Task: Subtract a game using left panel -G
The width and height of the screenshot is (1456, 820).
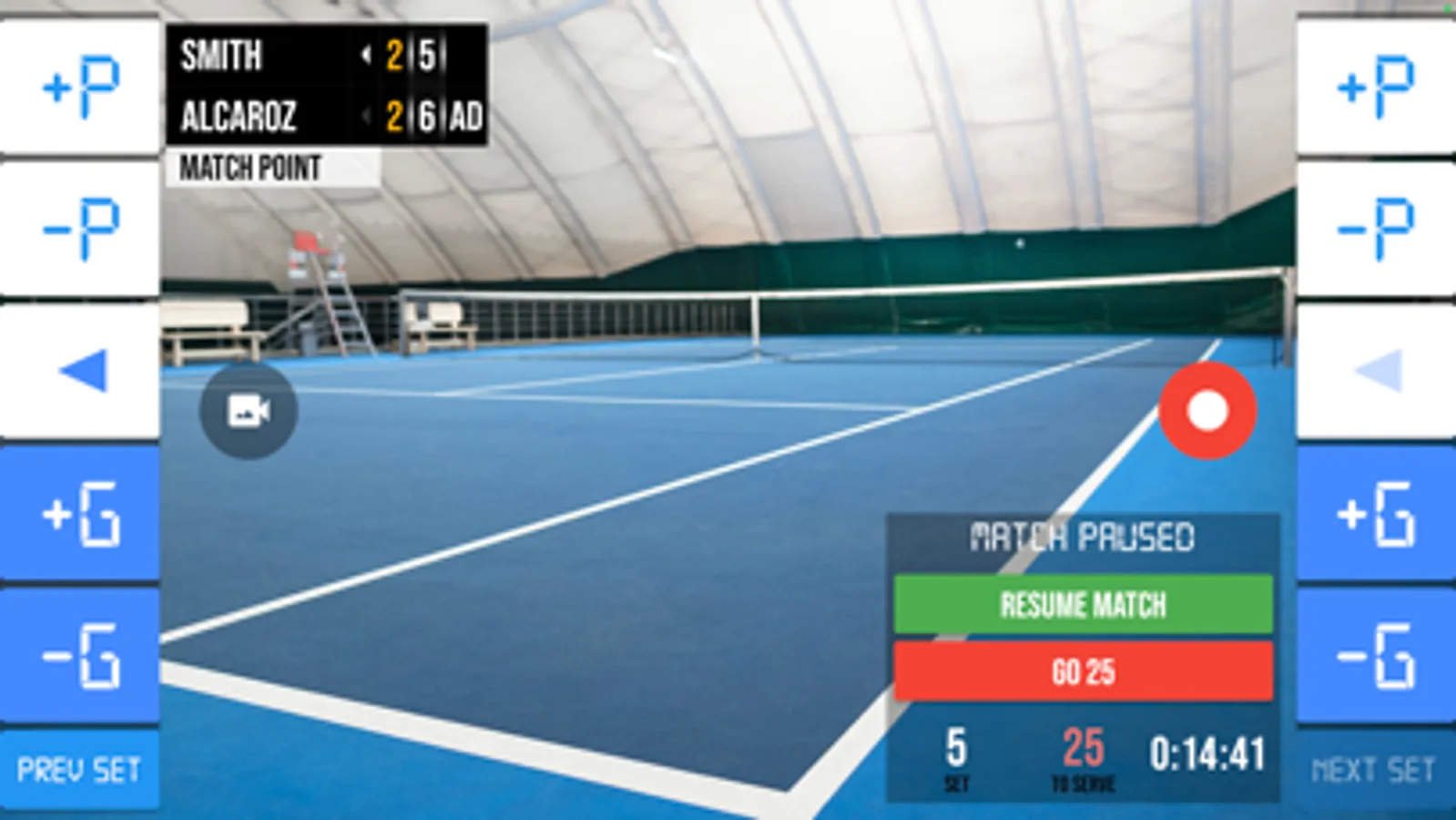Action: tap(80, 655)
